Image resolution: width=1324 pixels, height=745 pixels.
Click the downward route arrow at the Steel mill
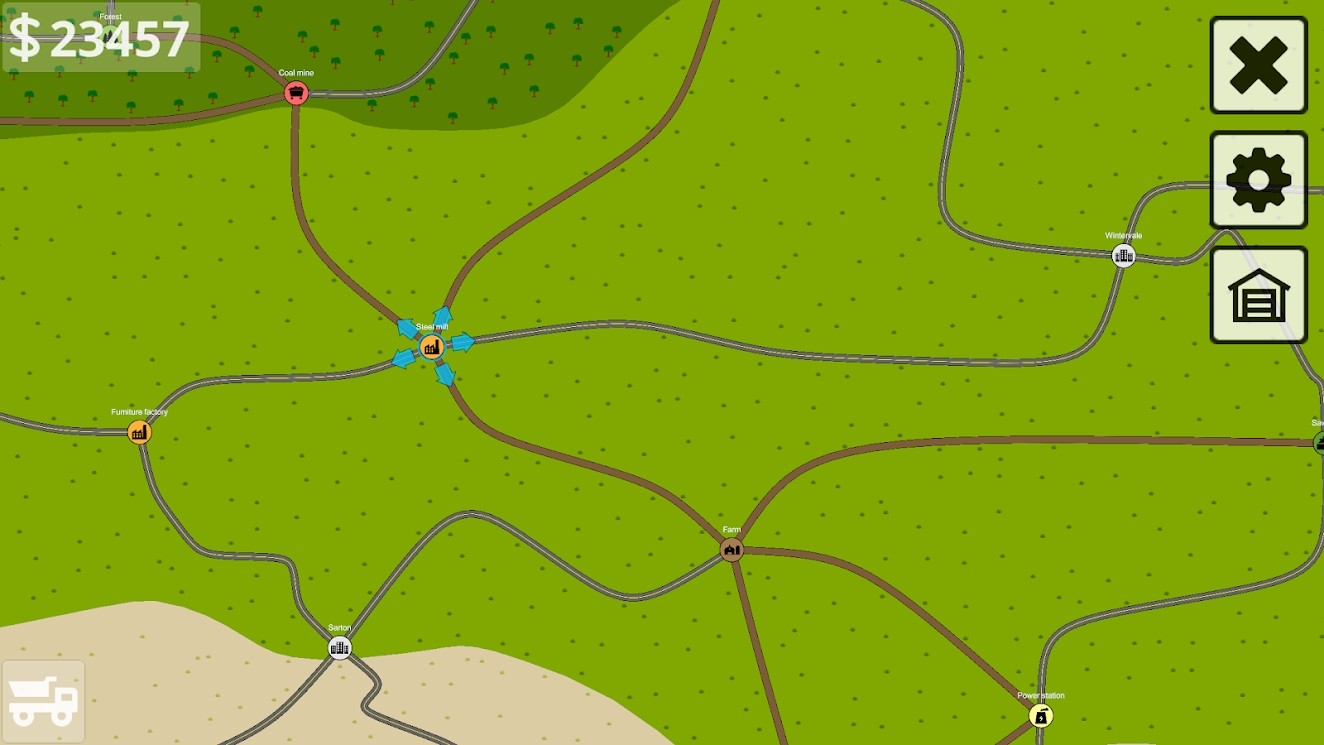[x=443, y=375]
